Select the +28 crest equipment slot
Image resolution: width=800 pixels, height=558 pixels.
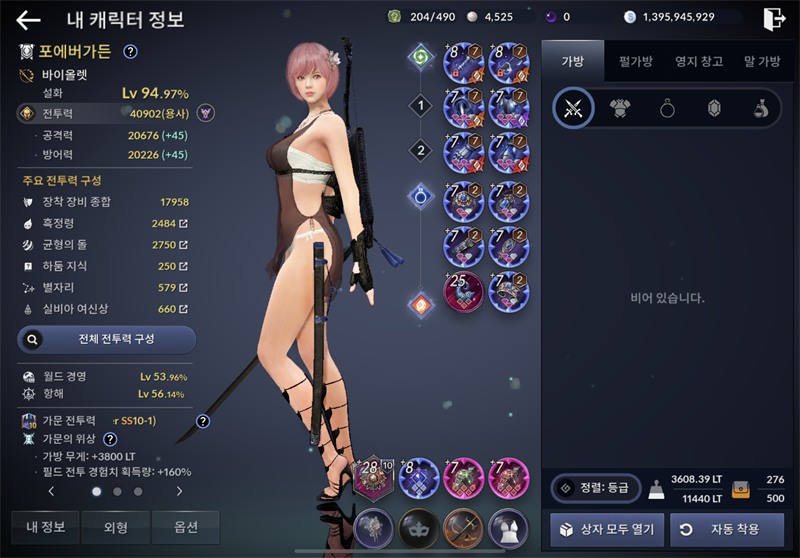(x=372, y=477)
